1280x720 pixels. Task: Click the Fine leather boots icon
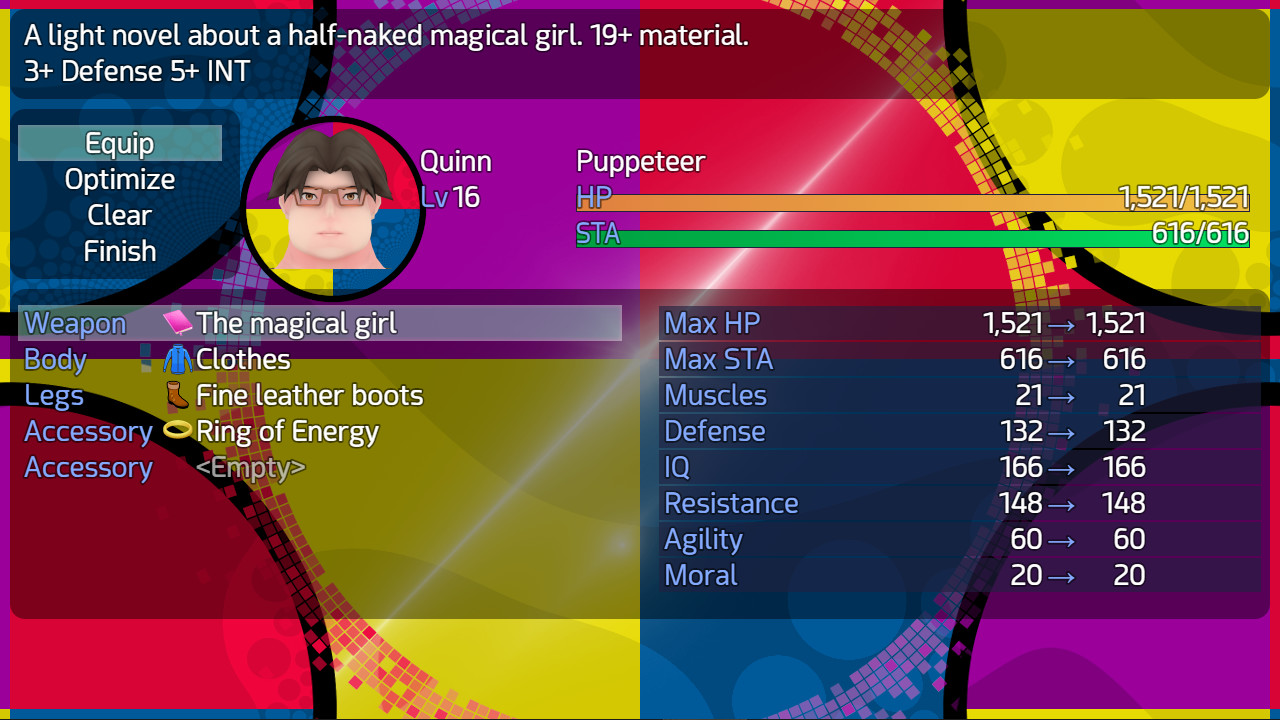coord(176,394)
